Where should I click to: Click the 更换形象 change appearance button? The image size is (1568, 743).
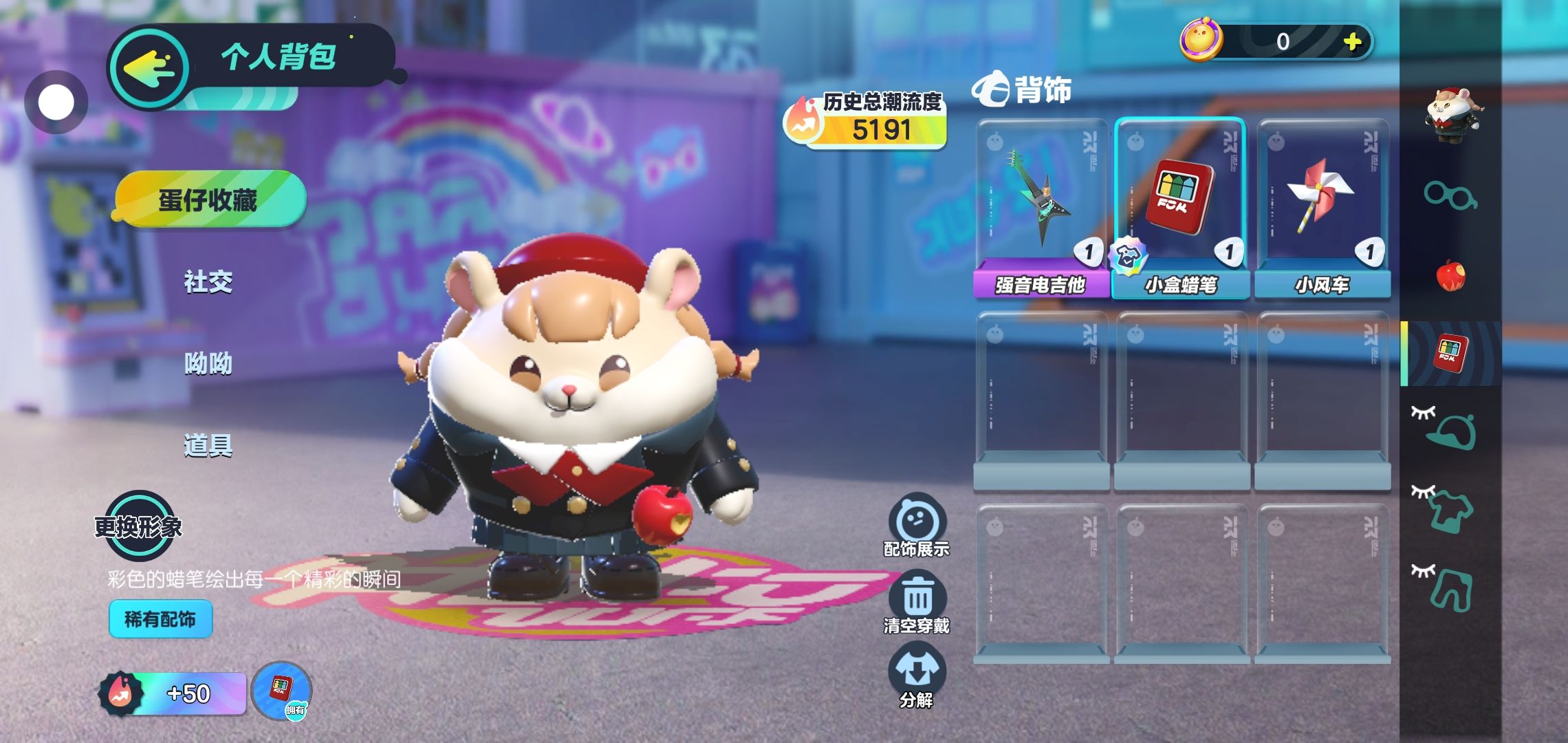(139, 526)
